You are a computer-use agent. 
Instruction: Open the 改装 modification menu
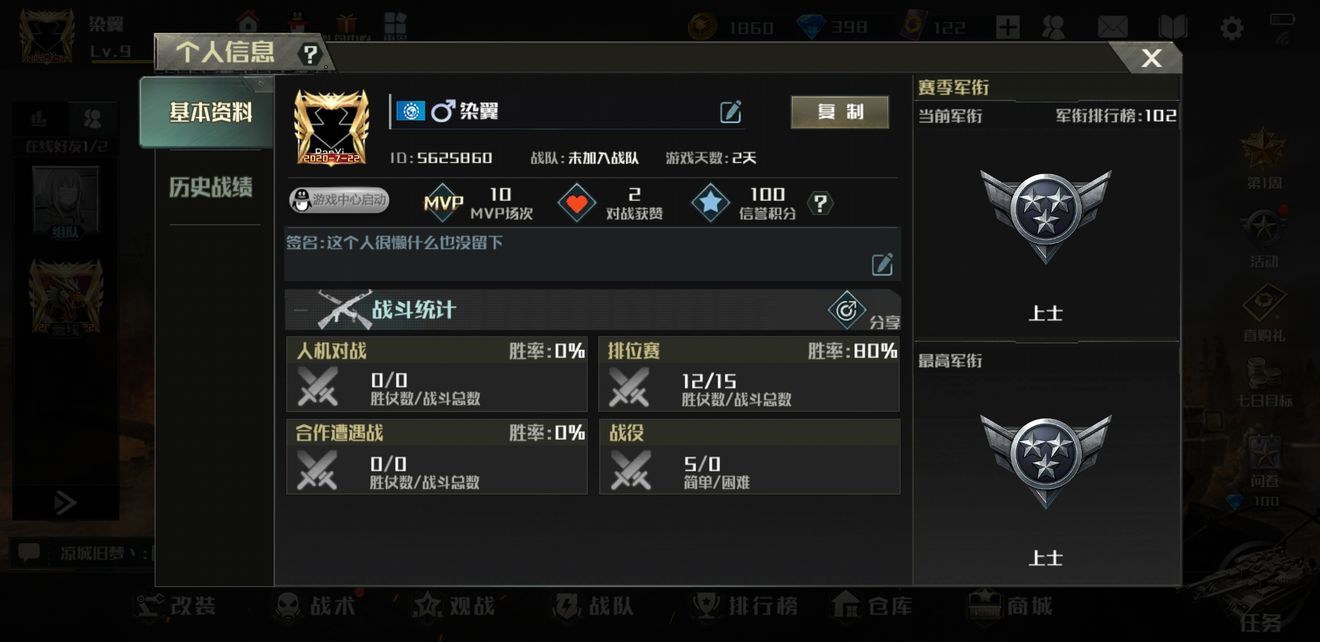coord(176,606)
